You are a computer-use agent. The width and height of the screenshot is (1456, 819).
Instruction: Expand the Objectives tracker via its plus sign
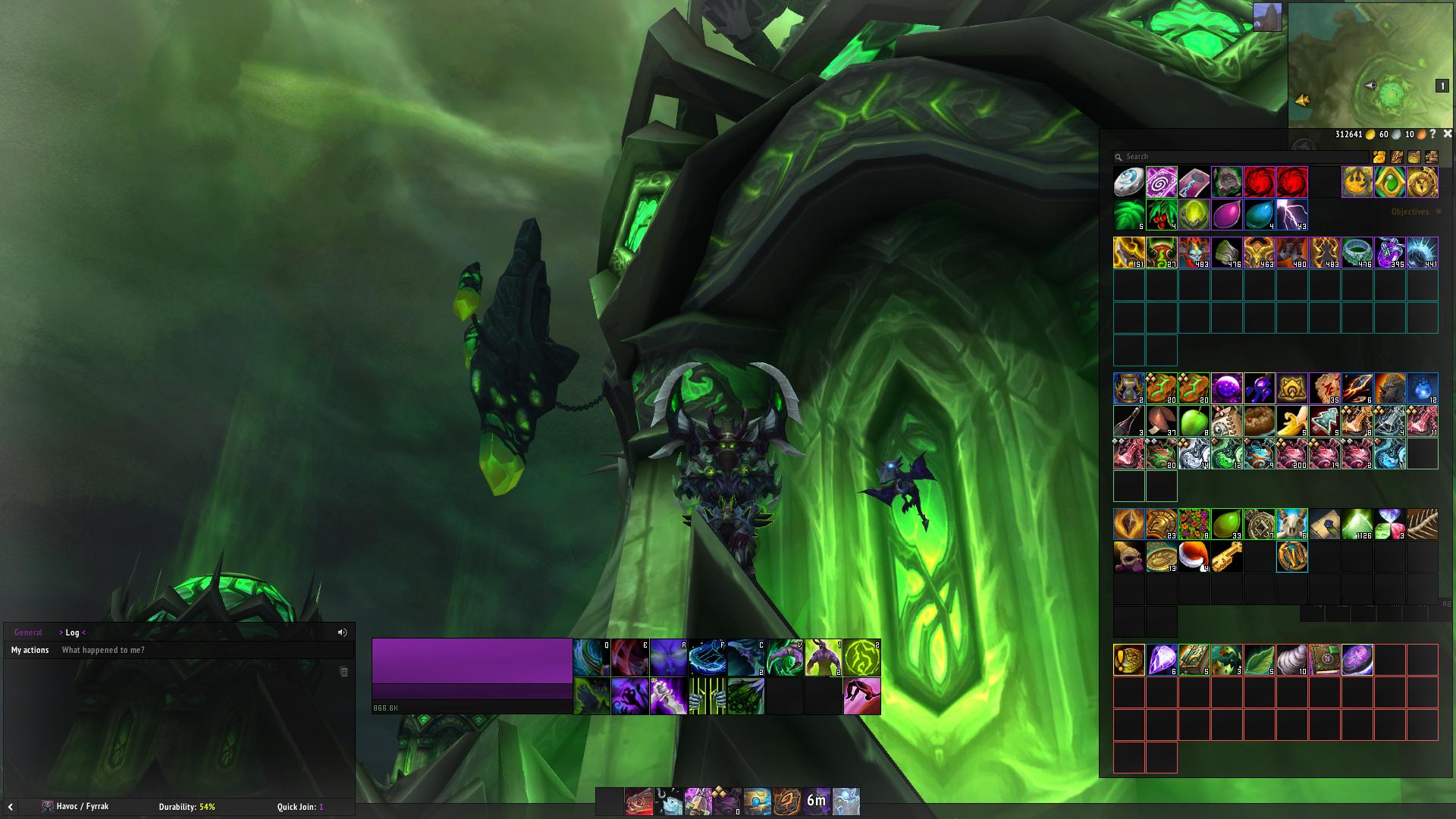coord(1437,212)
